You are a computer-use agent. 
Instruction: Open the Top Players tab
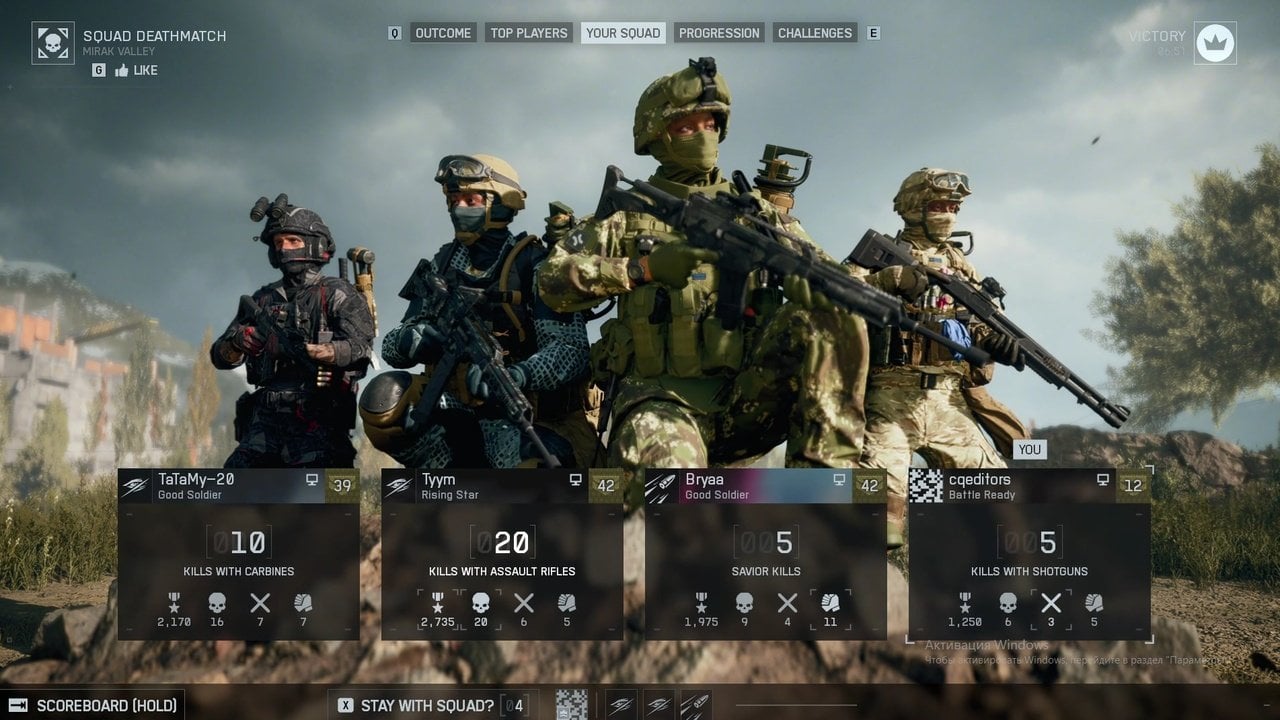[x=529, y=33]
